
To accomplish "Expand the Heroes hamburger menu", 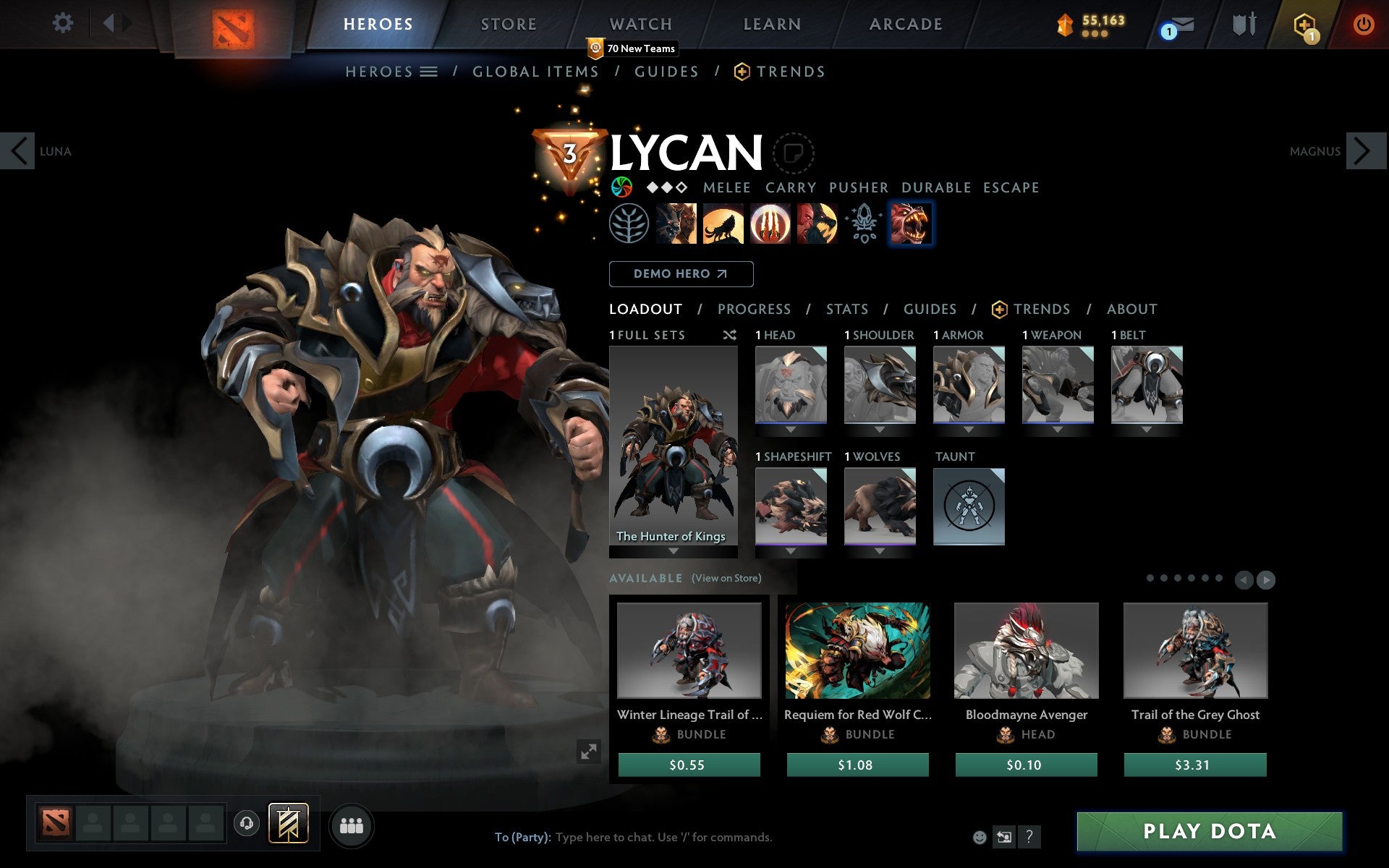I will coord(430,72).
